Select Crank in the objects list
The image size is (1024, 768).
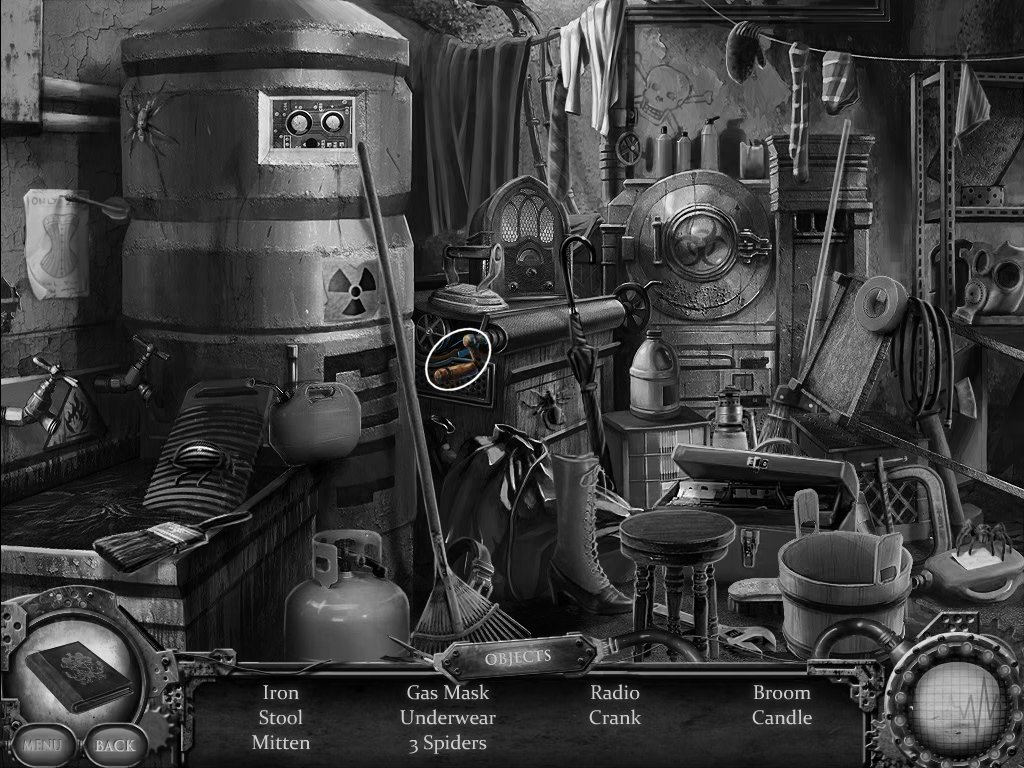click(614, 718)
